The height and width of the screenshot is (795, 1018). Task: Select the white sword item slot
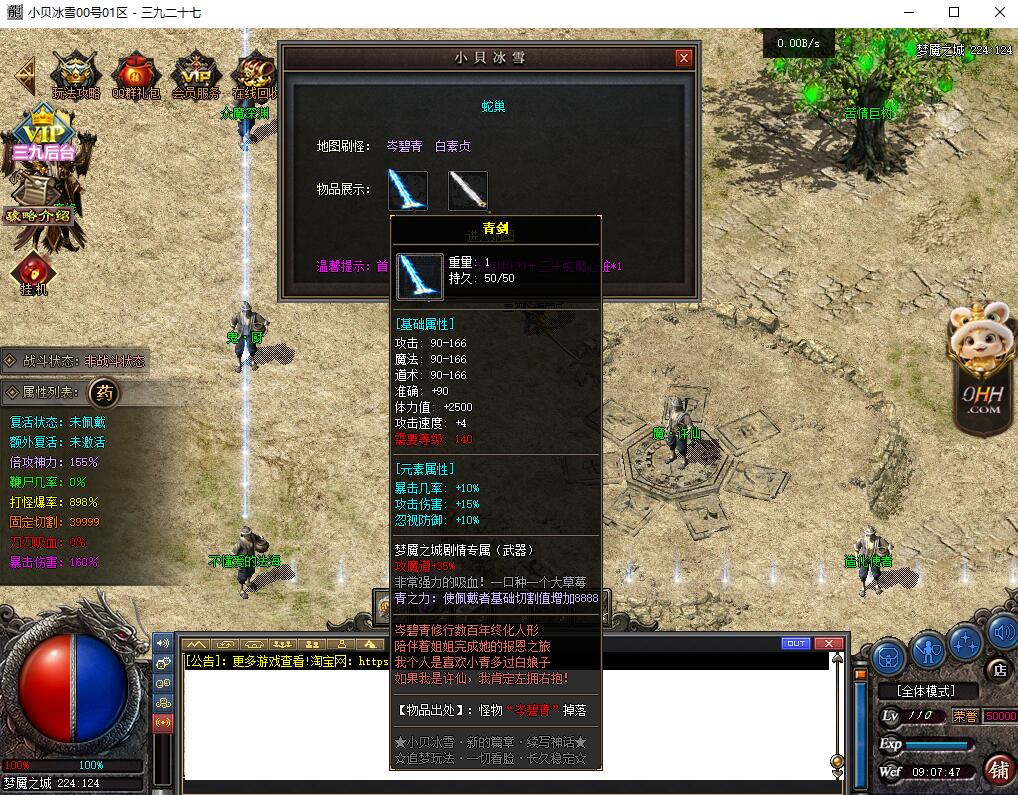click(x=467, y=190)
